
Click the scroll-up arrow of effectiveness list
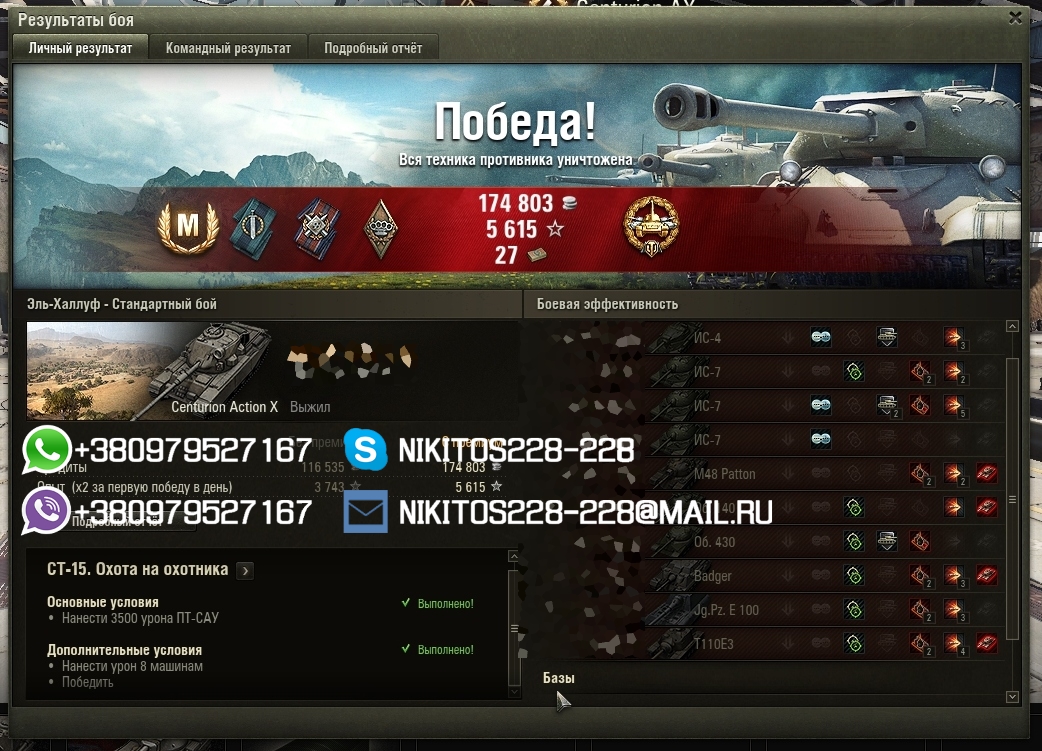tap(1012, 327)
